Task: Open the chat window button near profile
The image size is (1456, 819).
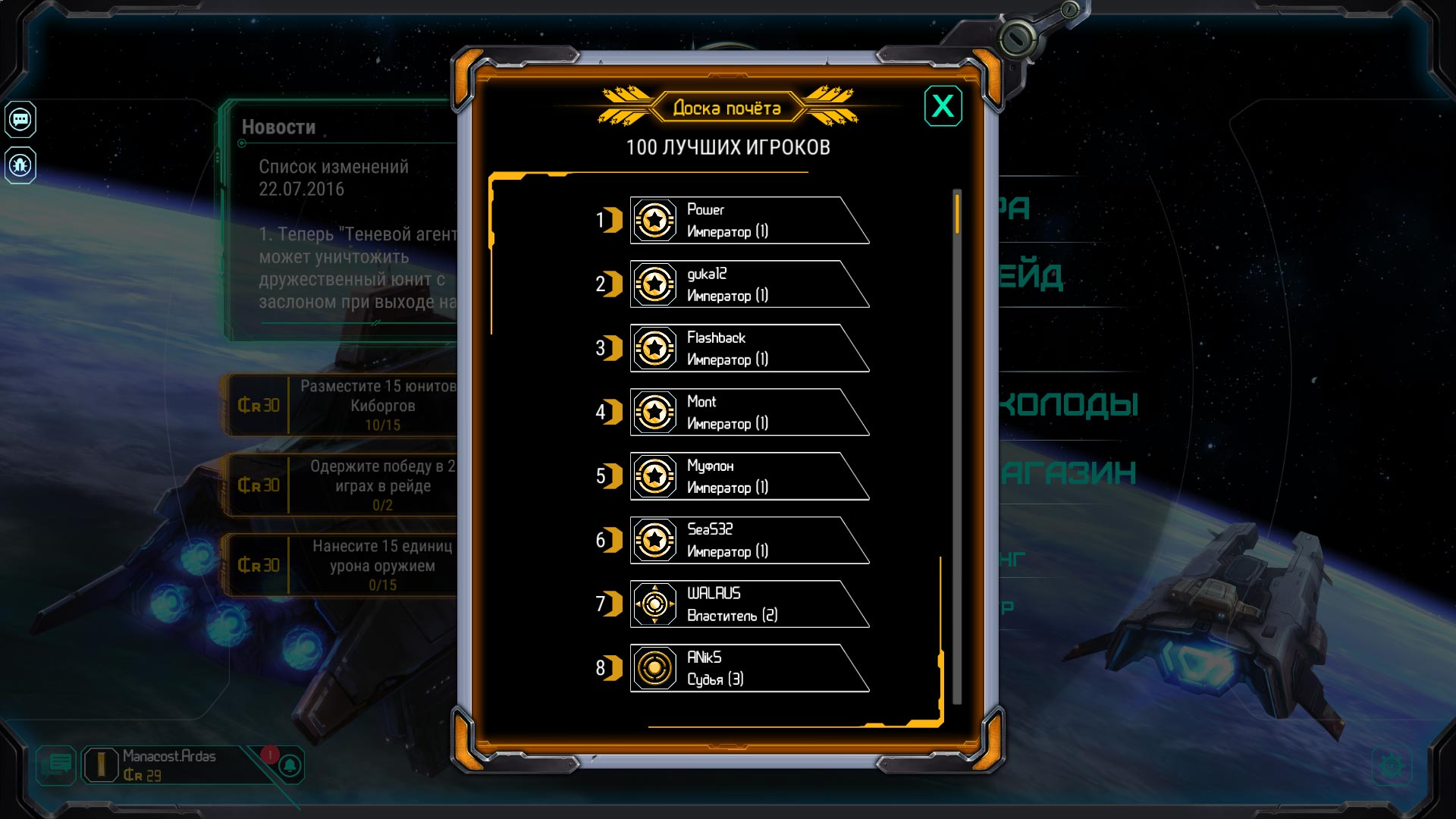Action: (57, 764)
